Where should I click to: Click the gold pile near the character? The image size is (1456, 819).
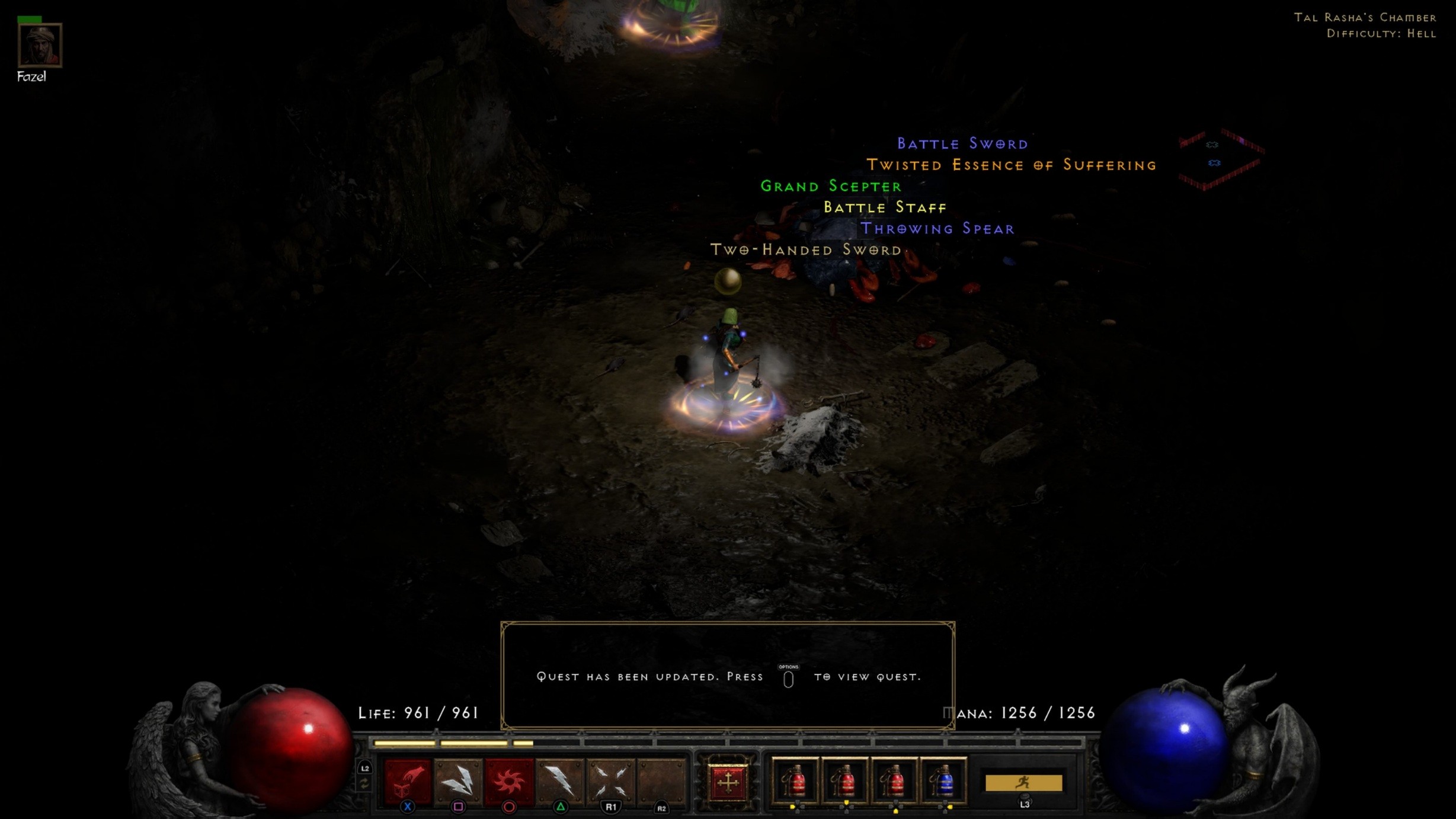pyautogui.click(x=728, y=281)
